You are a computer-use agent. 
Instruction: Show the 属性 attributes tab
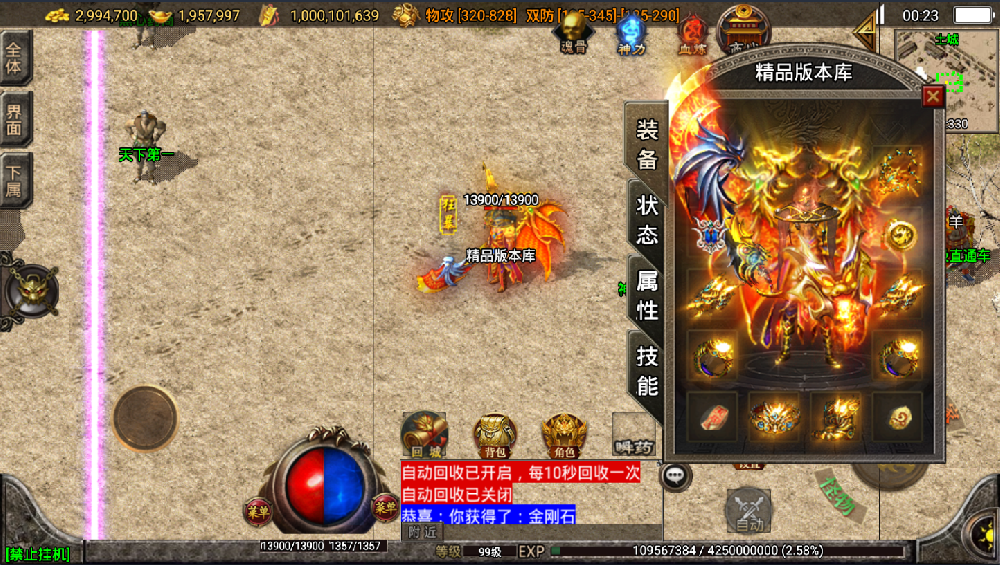[646, 294]
